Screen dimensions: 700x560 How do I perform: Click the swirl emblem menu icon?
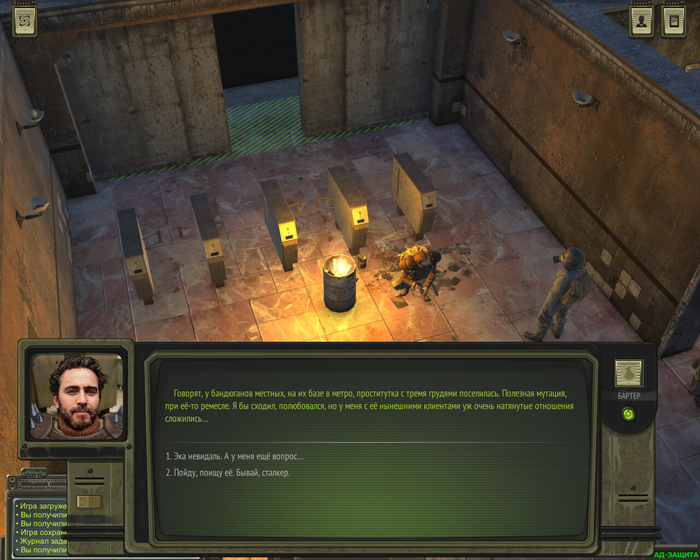(x=24, y=21)
